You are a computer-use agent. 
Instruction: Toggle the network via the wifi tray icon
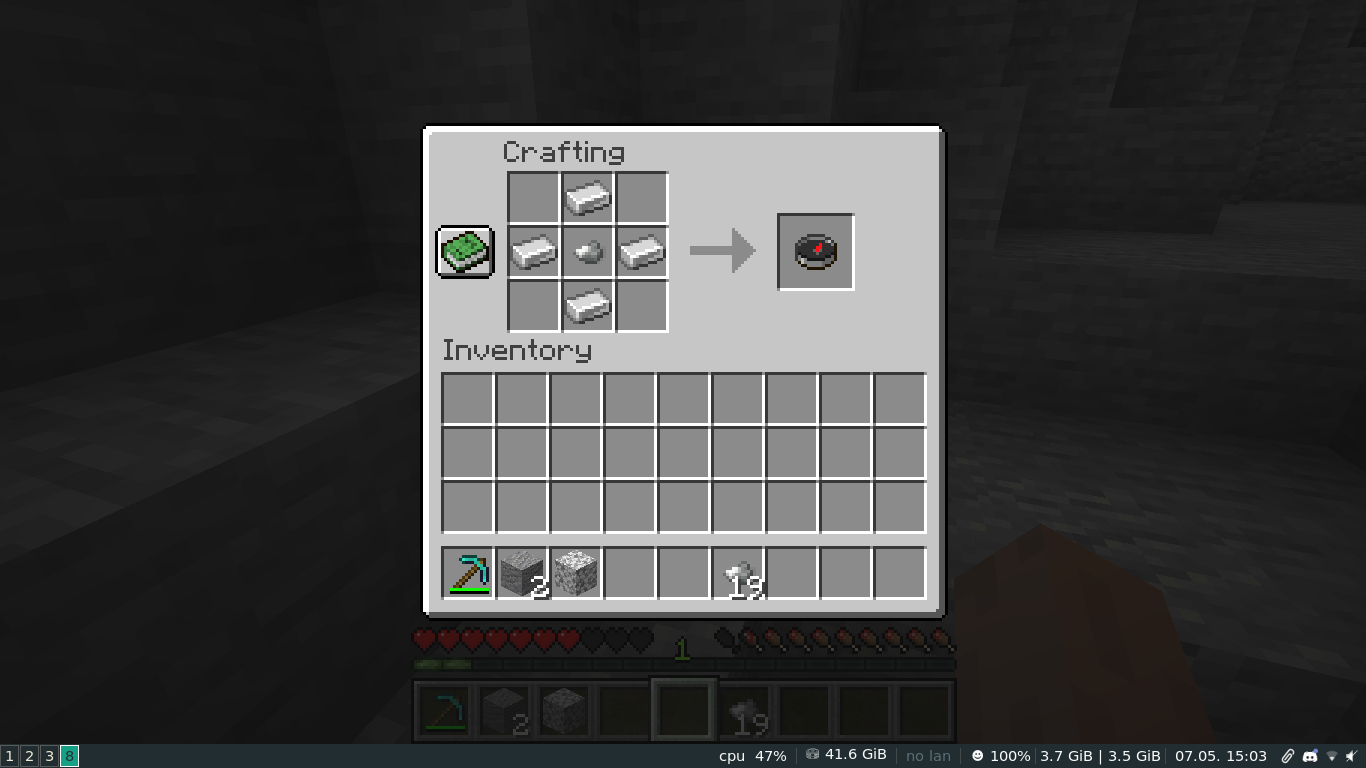point(1331,756)
